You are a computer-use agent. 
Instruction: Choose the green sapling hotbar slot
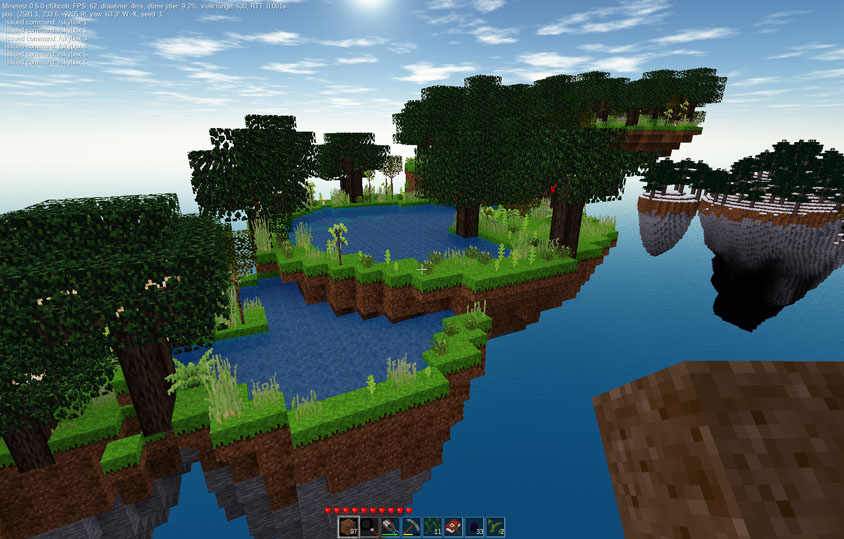pos(495,527)
